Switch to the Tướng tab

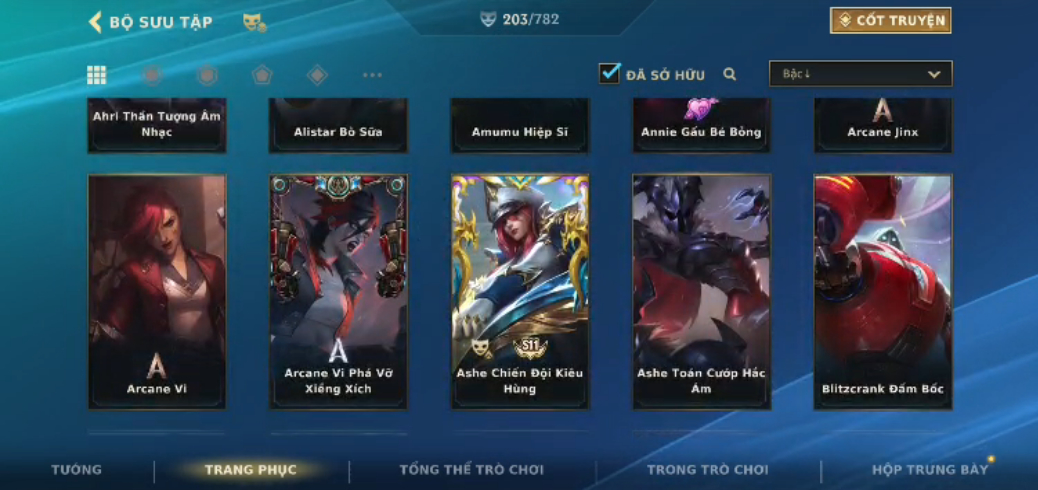77,470
